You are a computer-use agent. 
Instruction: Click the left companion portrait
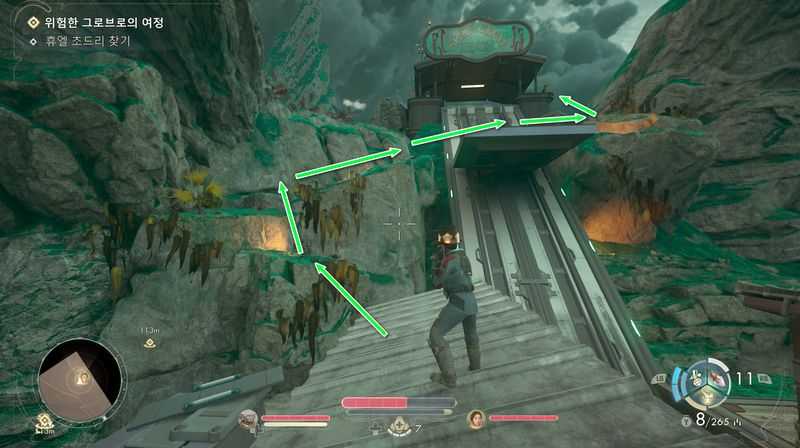coord(249,420)
